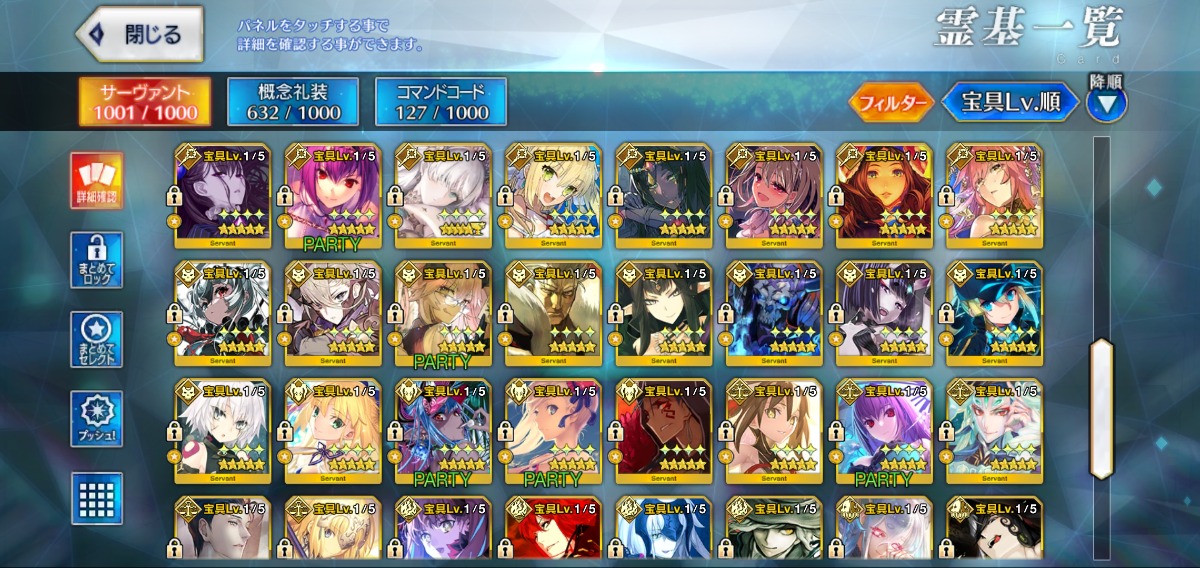
Task: Activate the 詳細確認 card button
Action: pyautogui.click(x=97, y=181)
